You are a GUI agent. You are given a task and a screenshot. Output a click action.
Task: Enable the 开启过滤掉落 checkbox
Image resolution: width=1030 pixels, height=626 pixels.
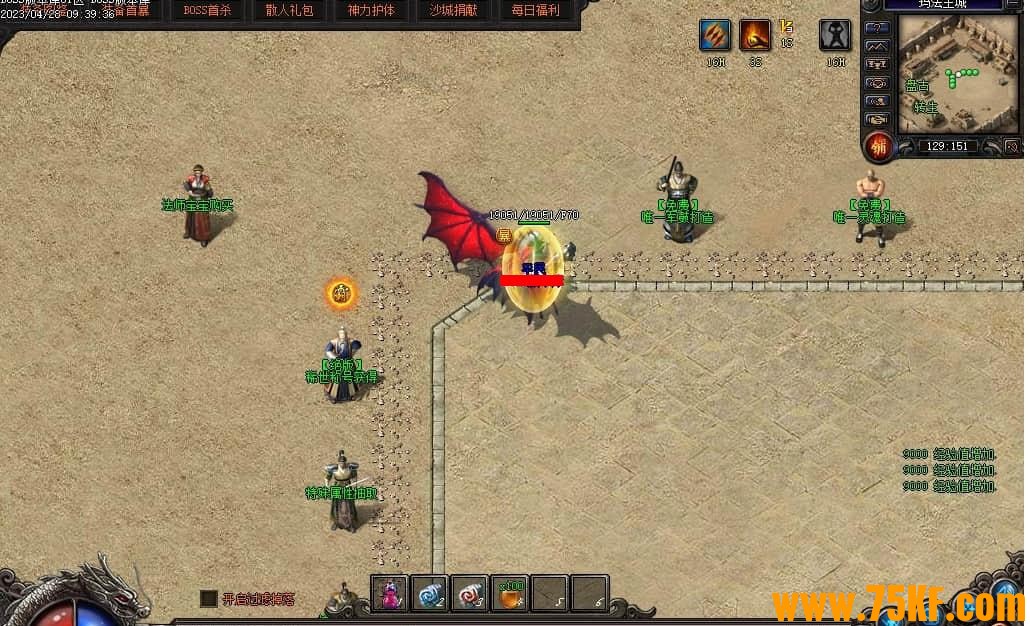coord(209,598)
